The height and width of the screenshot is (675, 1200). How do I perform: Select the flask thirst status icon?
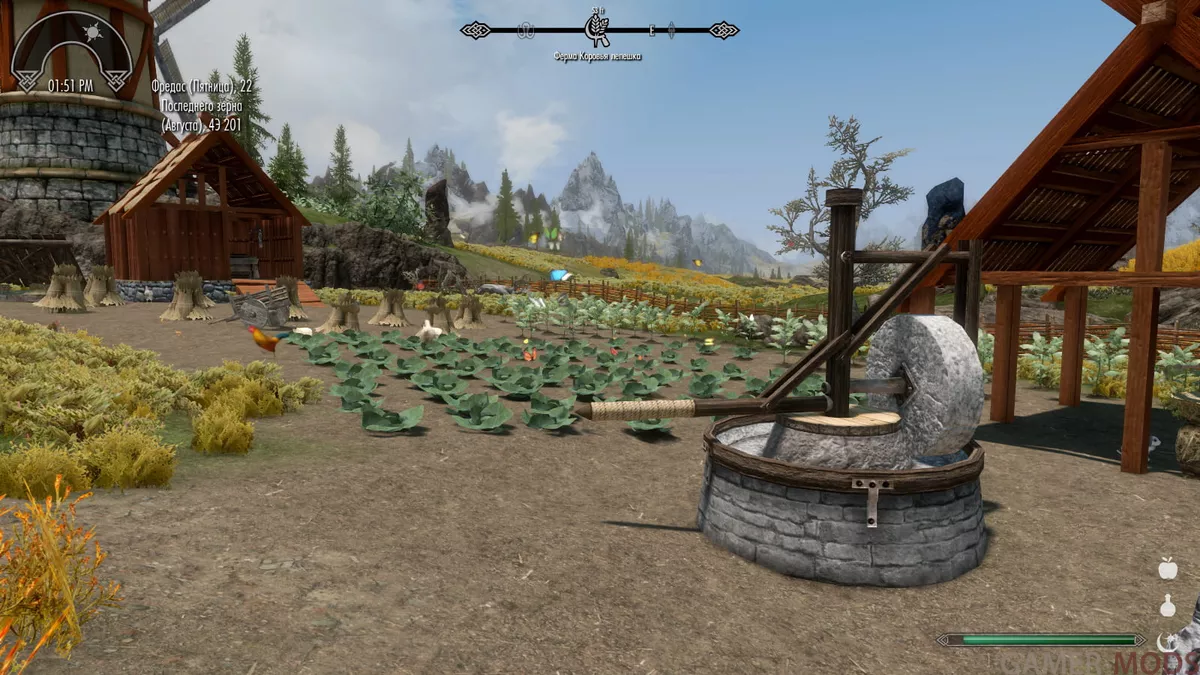1167,606
